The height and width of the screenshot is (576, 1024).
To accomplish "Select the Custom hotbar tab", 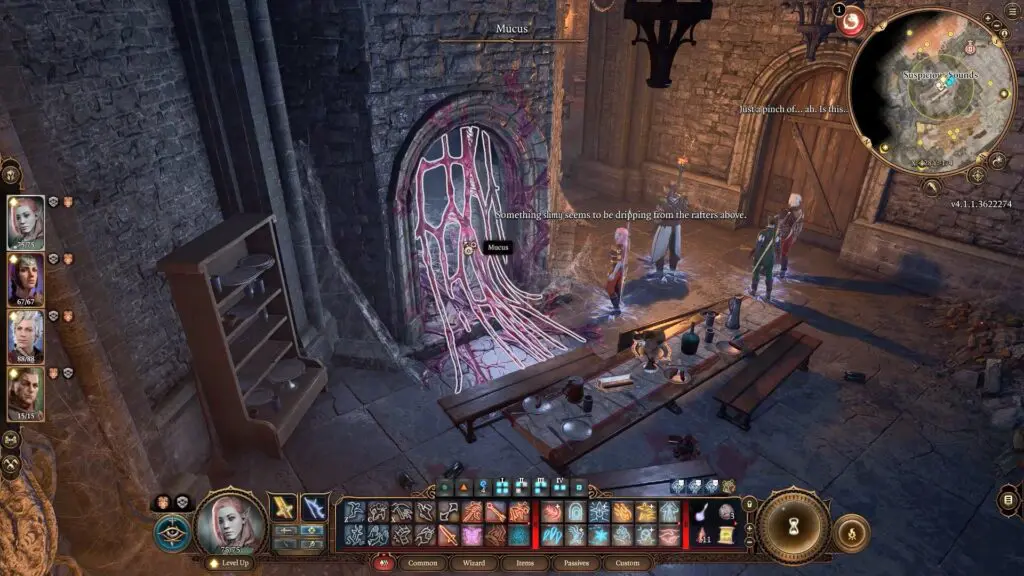I will click(628, 563).
